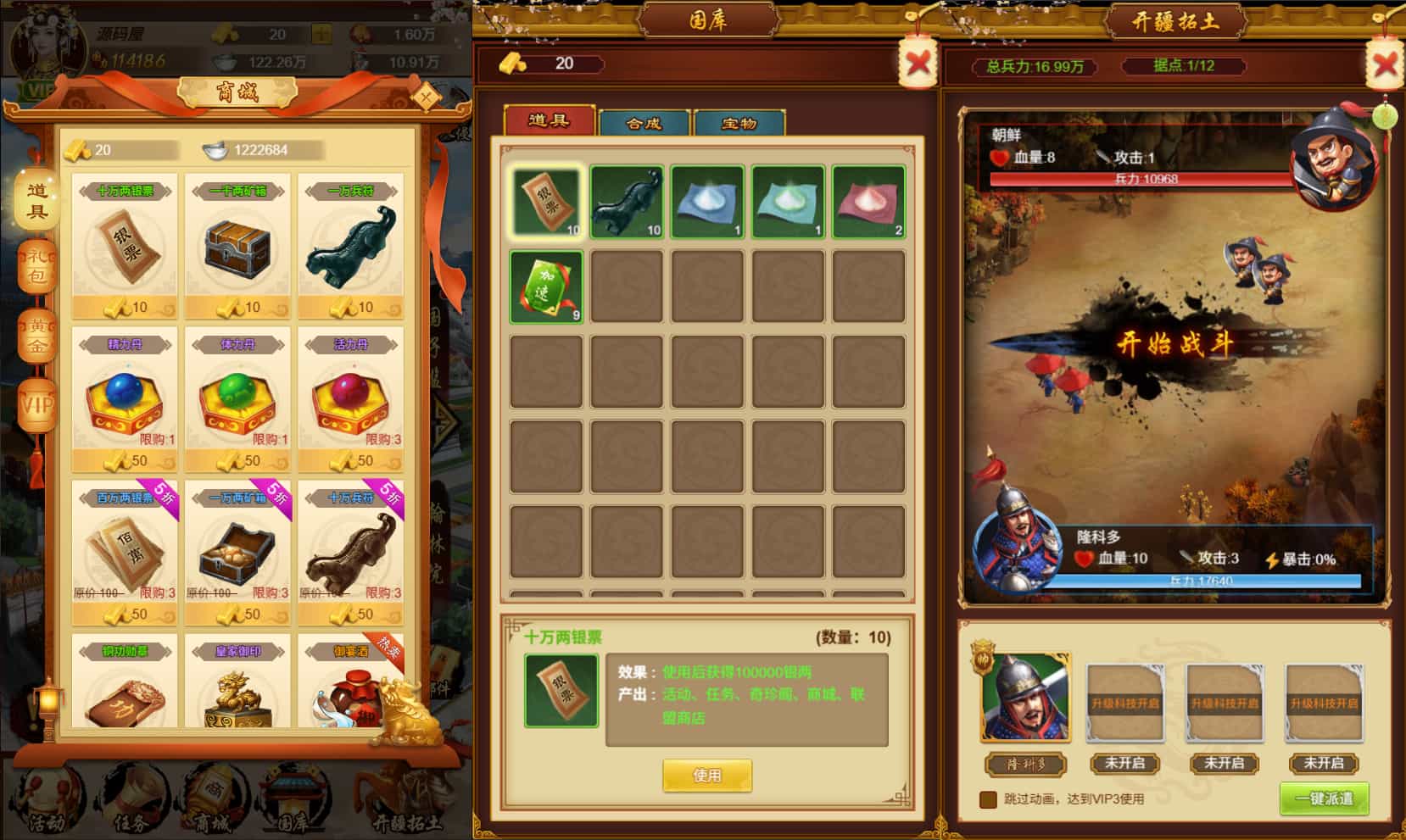Screen dimensions: 1406x840
Task: Enable the 跳过动画 skip animation checkbox
Action: tap(988, 798)
